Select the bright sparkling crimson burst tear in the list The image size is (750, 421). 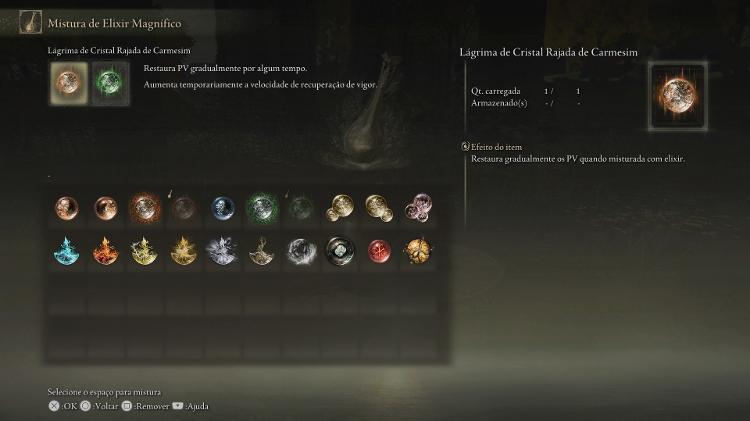coord(144,208)
